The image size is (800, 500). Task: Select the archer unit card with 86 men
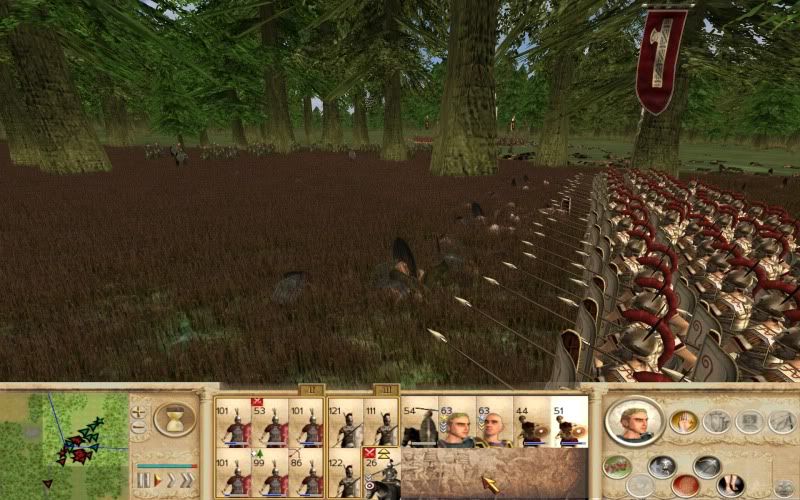(305, 472)
